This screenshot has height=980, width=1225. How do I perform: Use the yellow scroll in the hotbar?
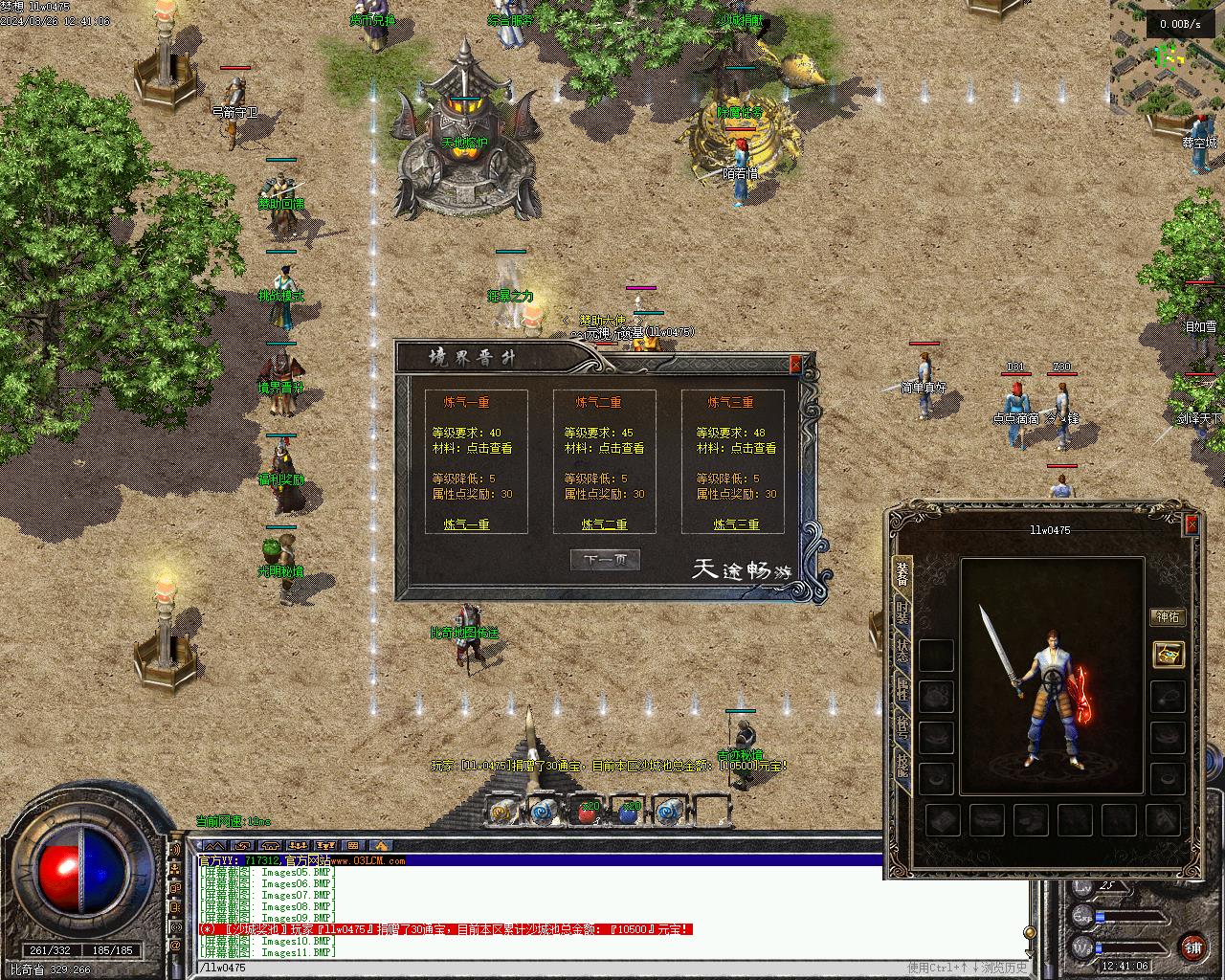[x=503, y=812]
